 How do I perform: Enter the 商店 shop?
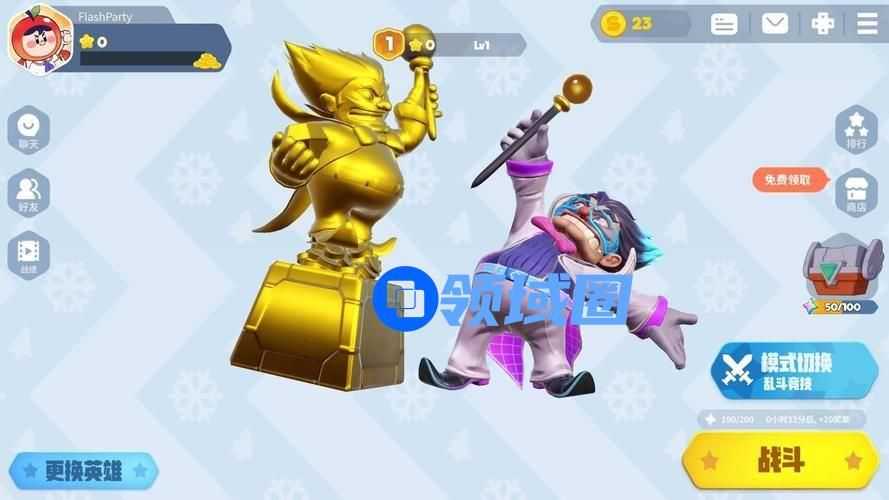pos(856,190)
